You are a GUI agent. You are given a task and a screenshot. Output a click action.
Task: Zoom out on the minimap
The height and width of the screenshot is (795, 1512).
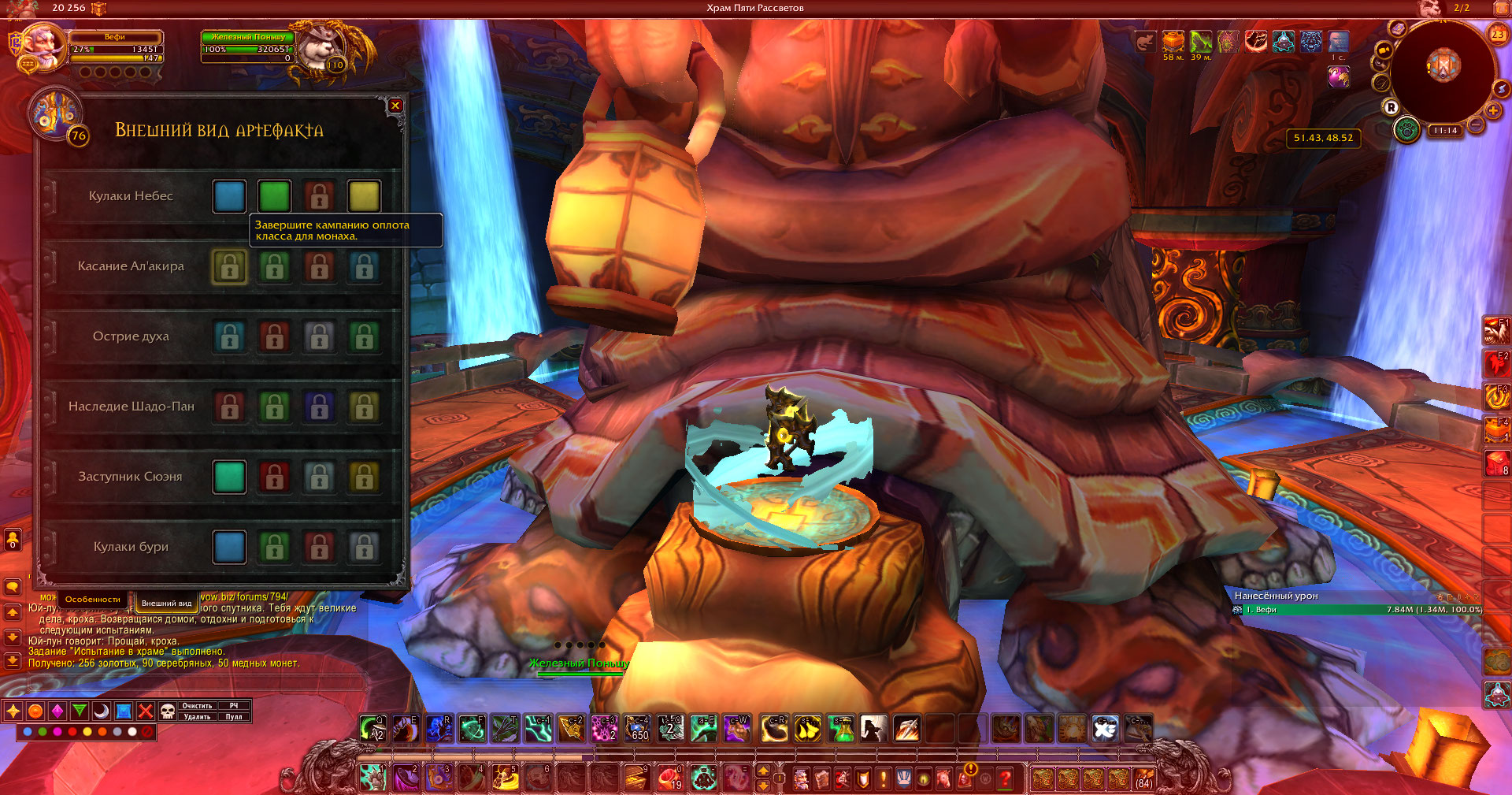pyautogui.click(x=1476, y=124)
